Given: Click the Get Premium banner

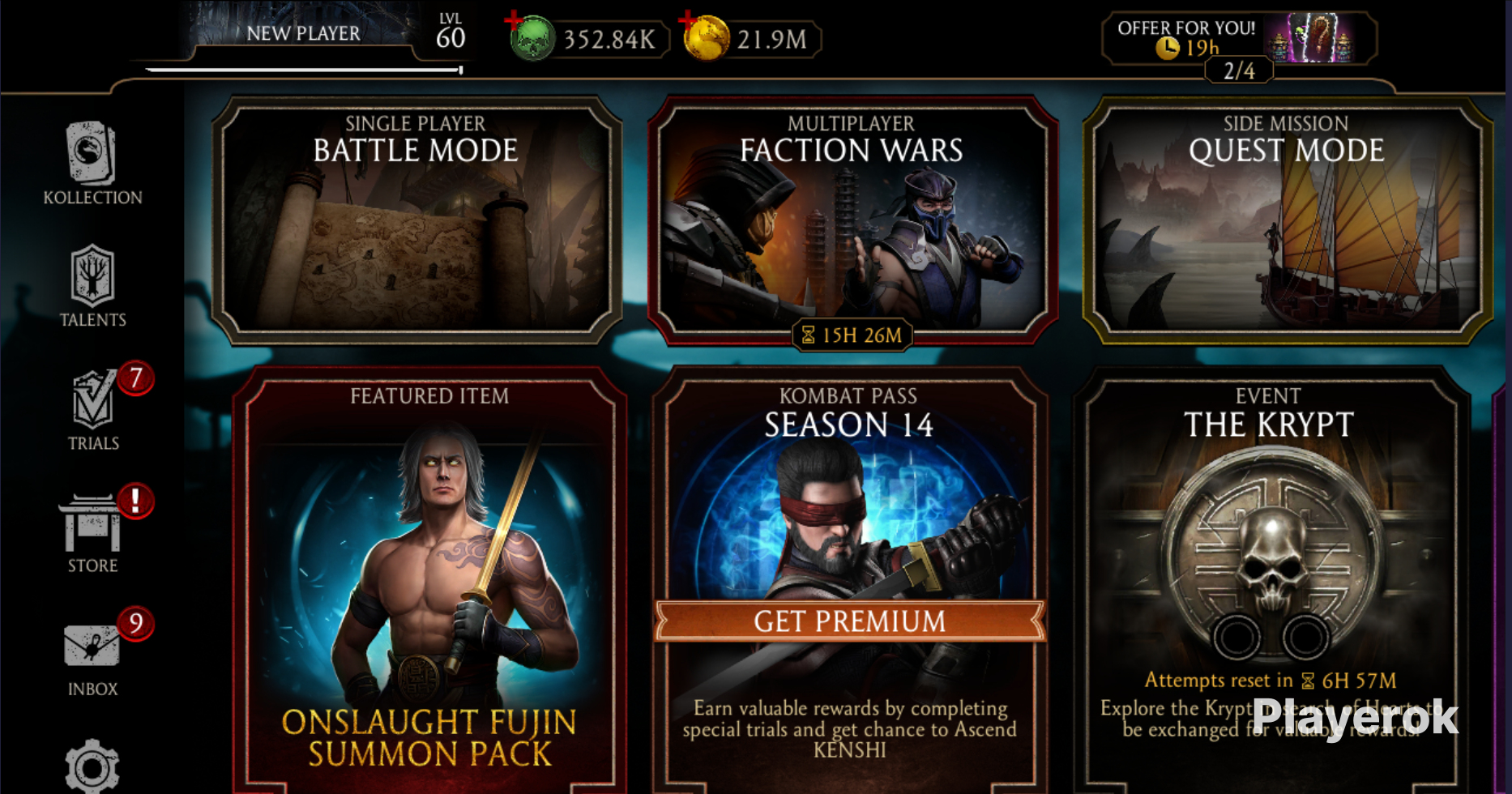Looking at the screenshot, I should 849,621.
